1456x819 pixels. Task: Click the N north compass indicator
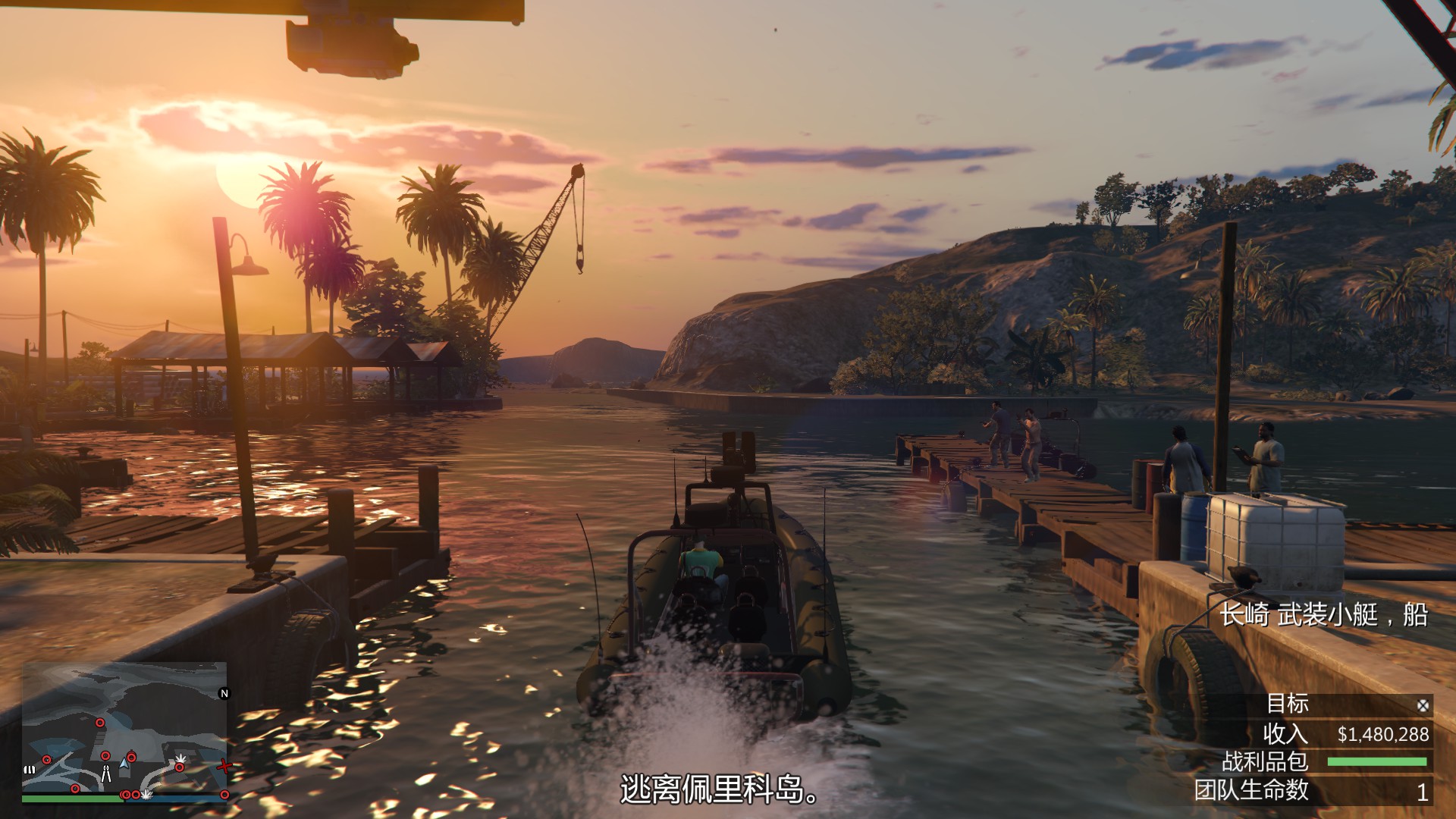pyautogui.click(x=224, y=693)
